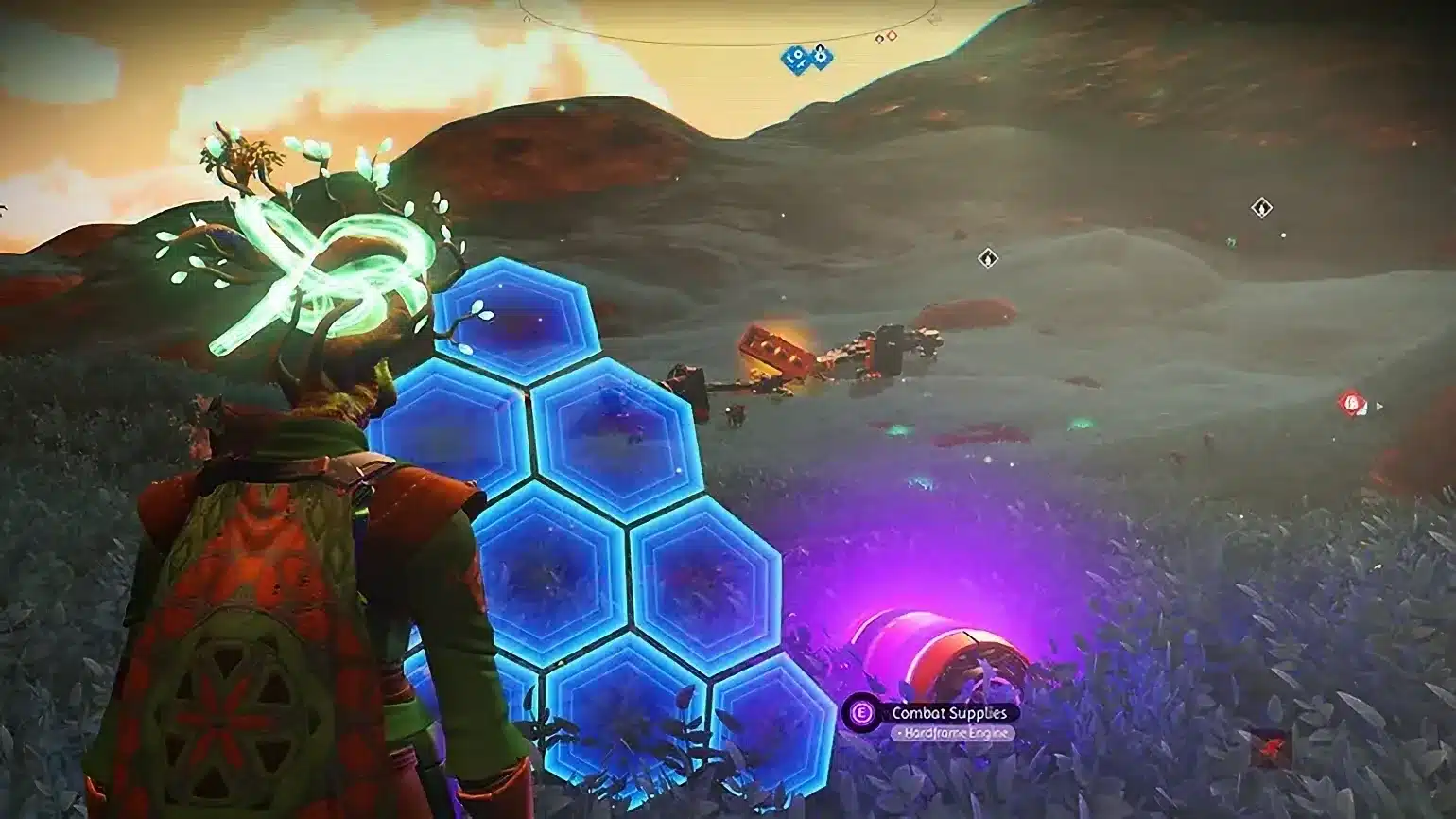
Task: Click the tiny arrow beside the sentinel marker
Action: pyautogui.click(x=1378, y=405)
